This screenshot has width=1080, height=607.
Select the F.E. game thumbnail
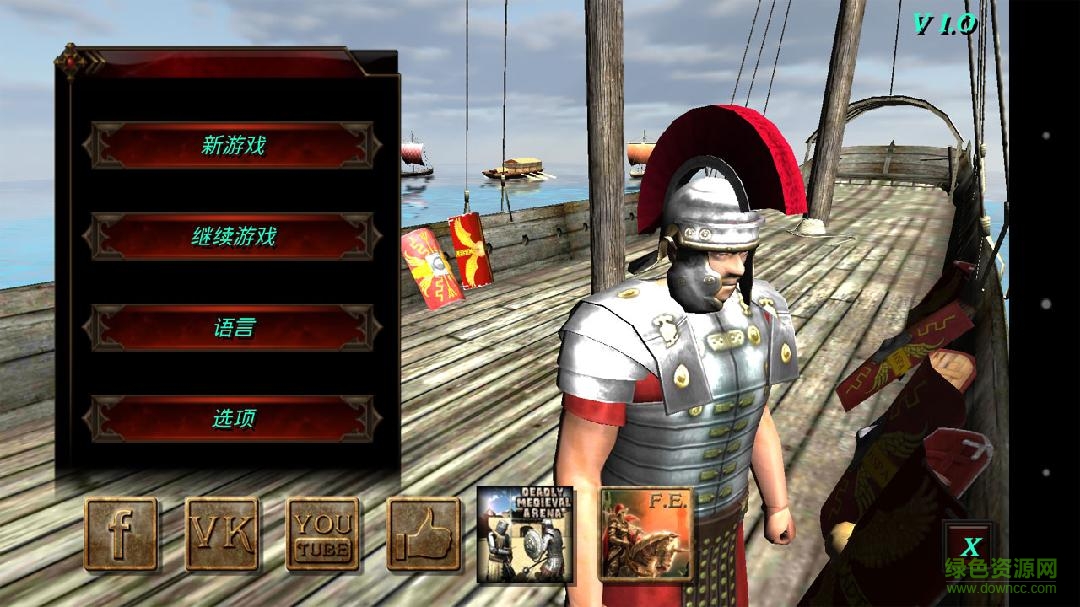click(x=645, y=534)
